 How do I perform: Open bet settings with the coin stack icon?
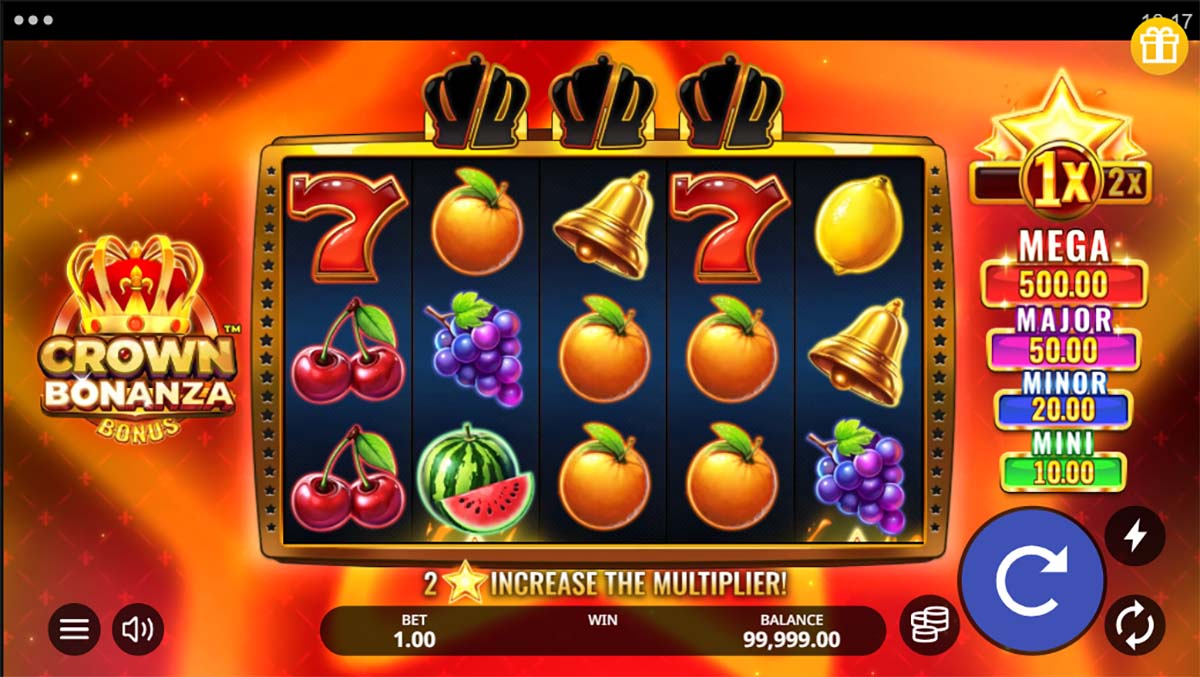click(929, 625)
